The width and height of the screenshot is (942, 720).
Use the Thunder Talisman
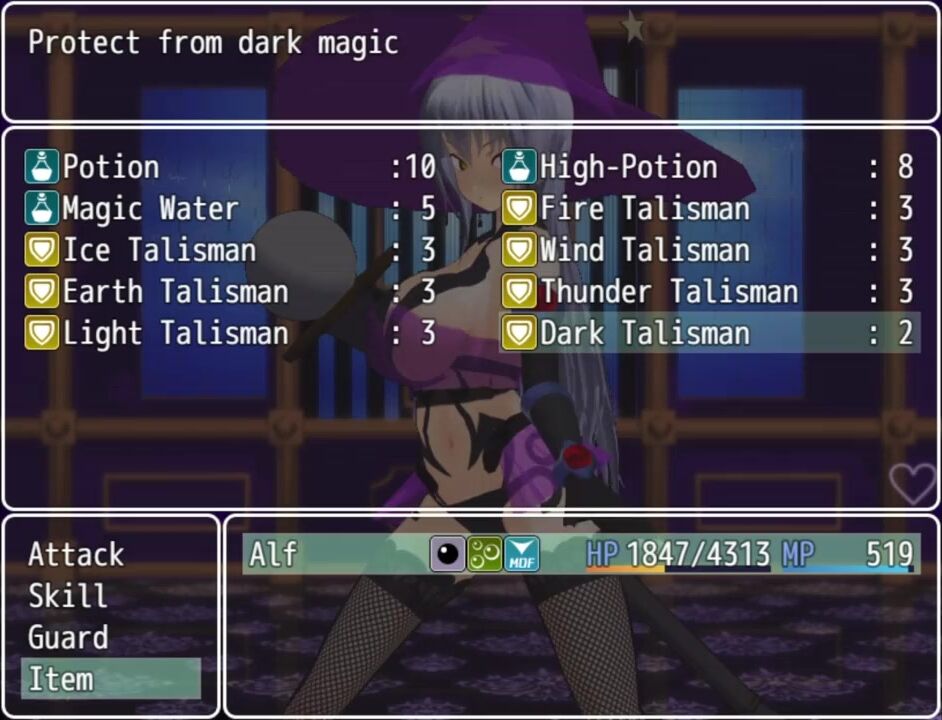coord(708,292)
